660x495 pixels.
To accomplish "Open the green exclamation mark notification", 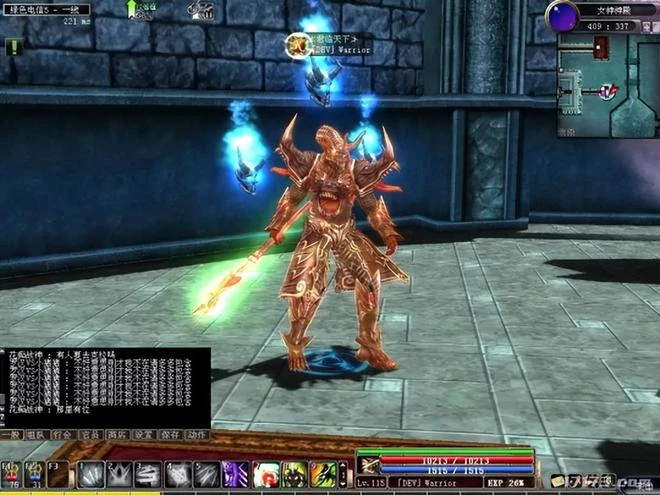I will click(13, 47).
